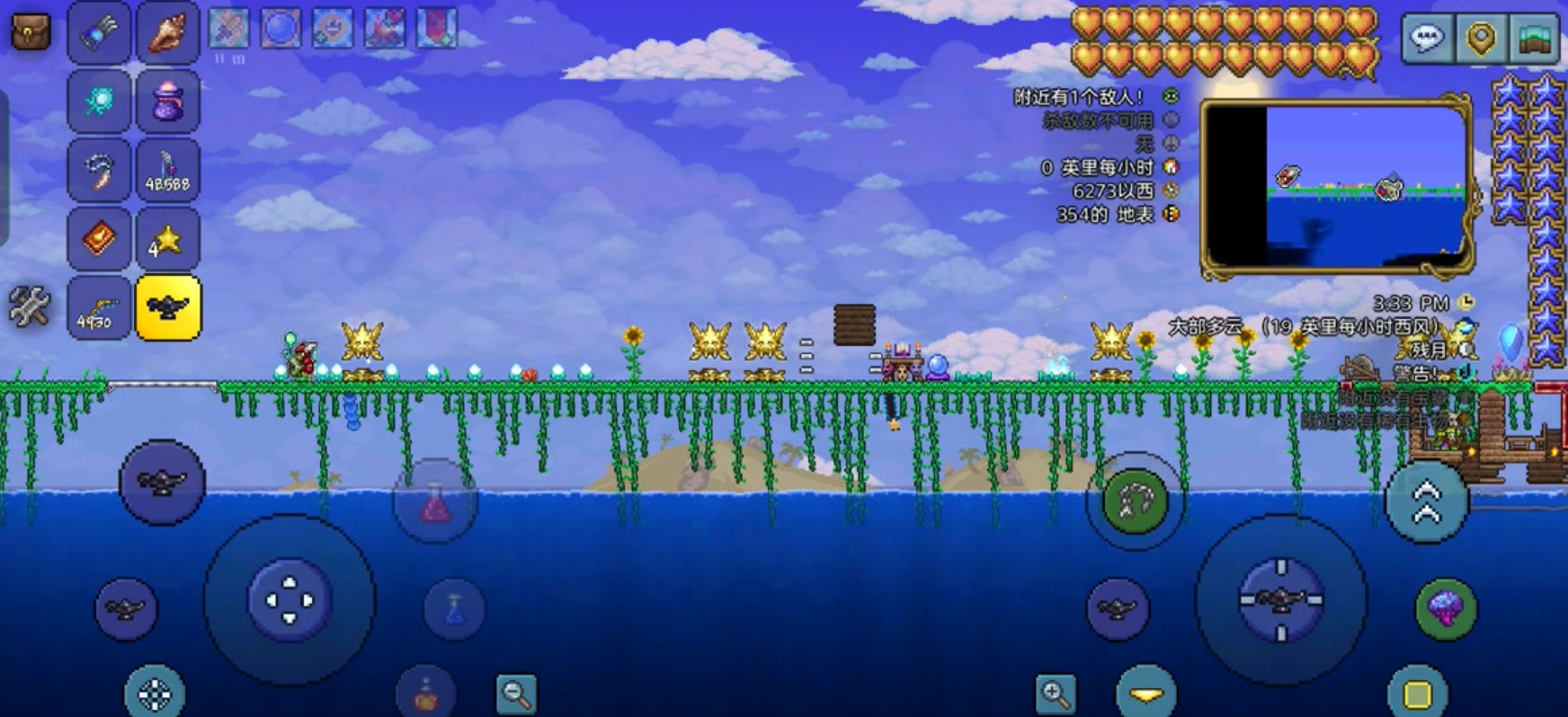1568x717 pixels.
Task: Select the fallen star slot
Action: coord(167,239)
